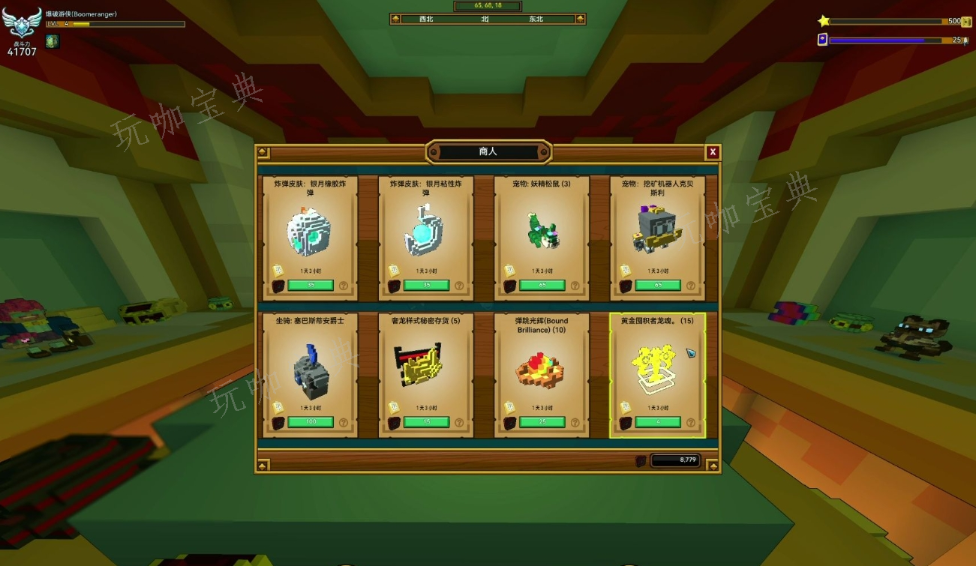Open info for the Silver Moon rubber bomb
Viewport: 976px width, 566px height.
(x=345, y=285)
